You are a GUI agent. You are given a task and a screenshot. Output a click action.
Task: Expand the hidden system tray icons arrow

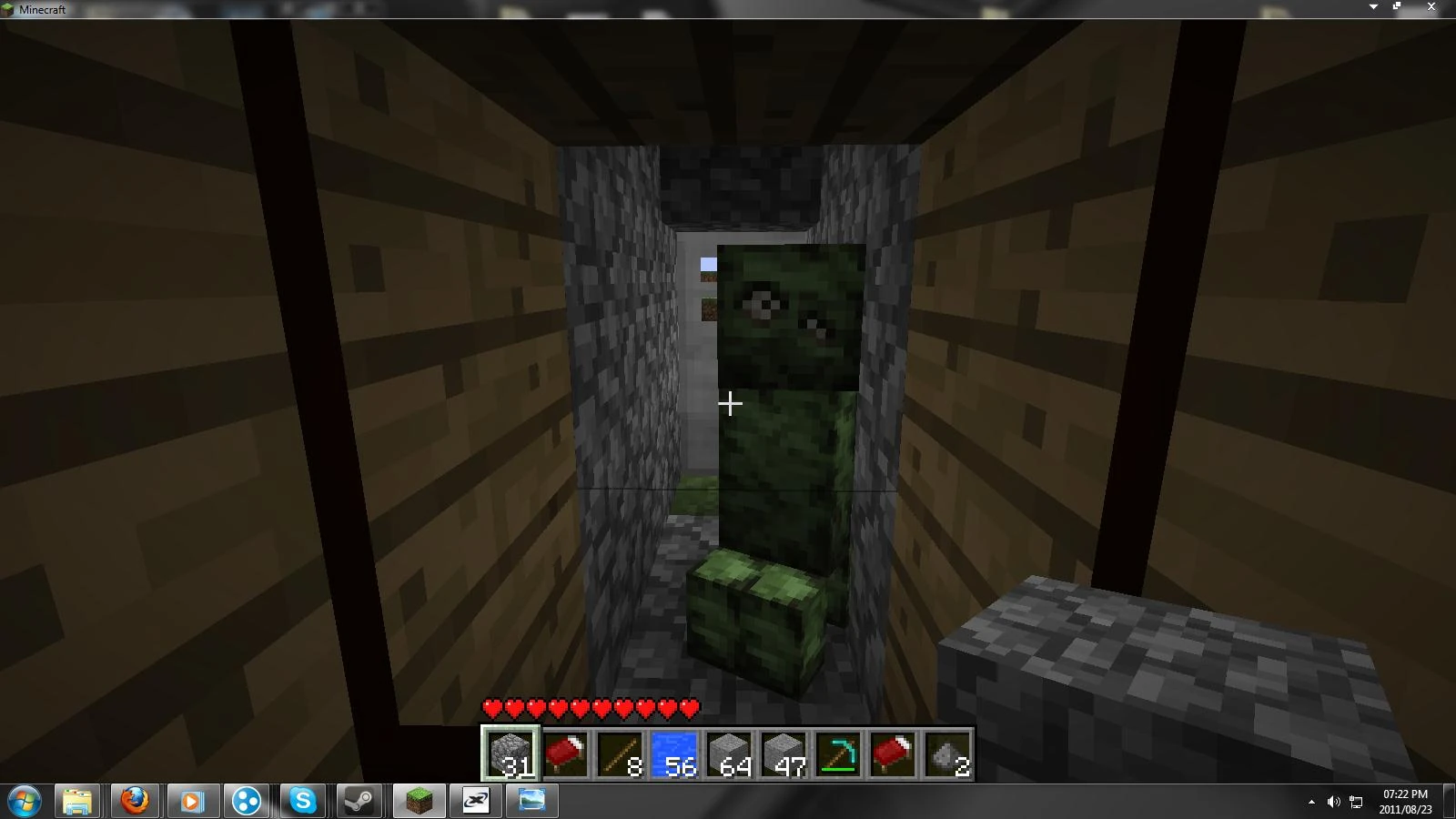point(1311,802)
